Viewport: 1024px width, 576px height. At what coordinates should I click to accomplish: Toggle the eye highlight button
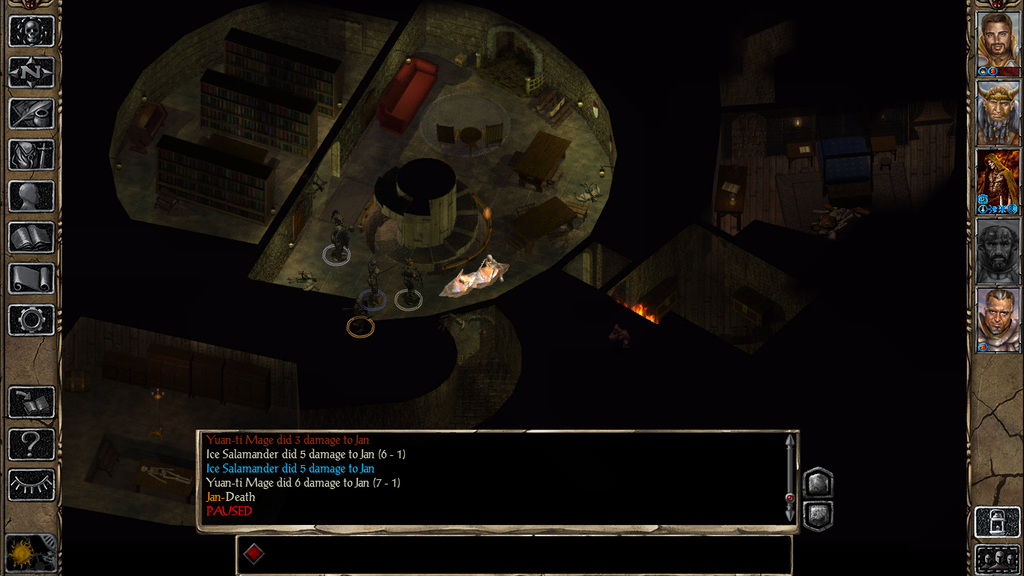tap(31, 485)
